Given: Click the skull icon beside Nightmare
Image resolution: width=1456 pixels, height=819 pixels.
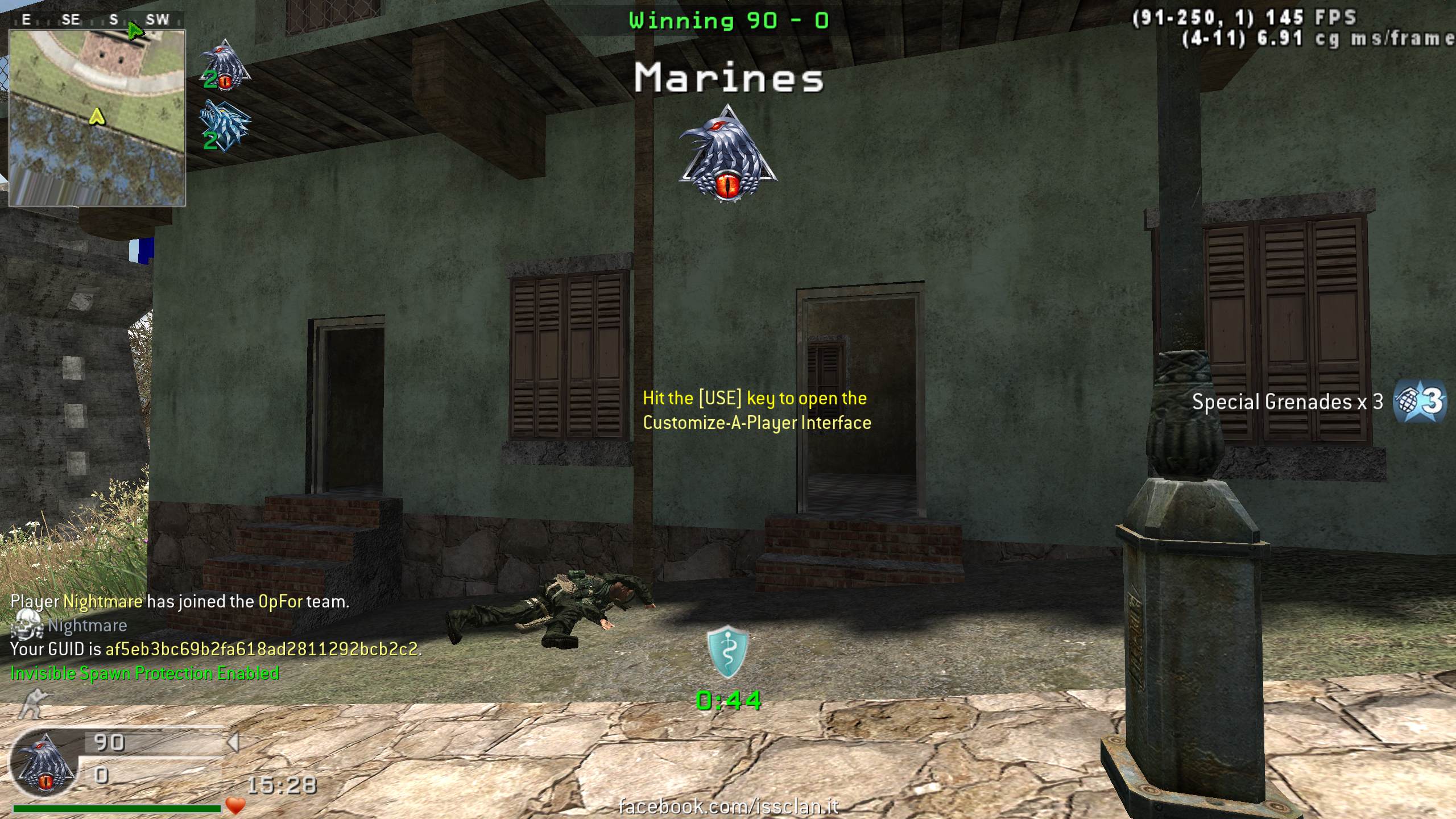Looking at the screenshot, I should (x=27, y=626).
